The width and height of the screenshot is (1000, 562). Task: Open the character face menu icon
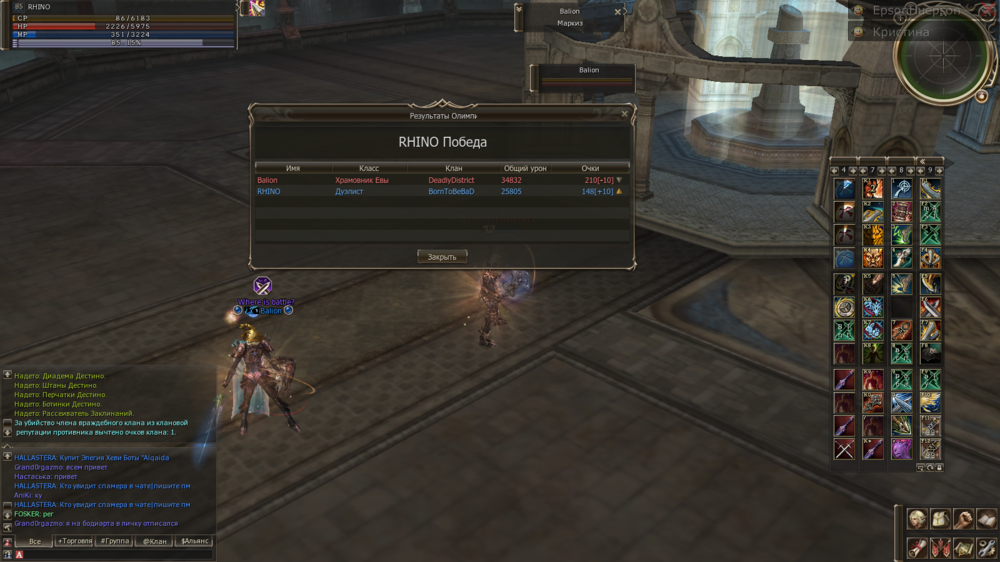(917, 519)
